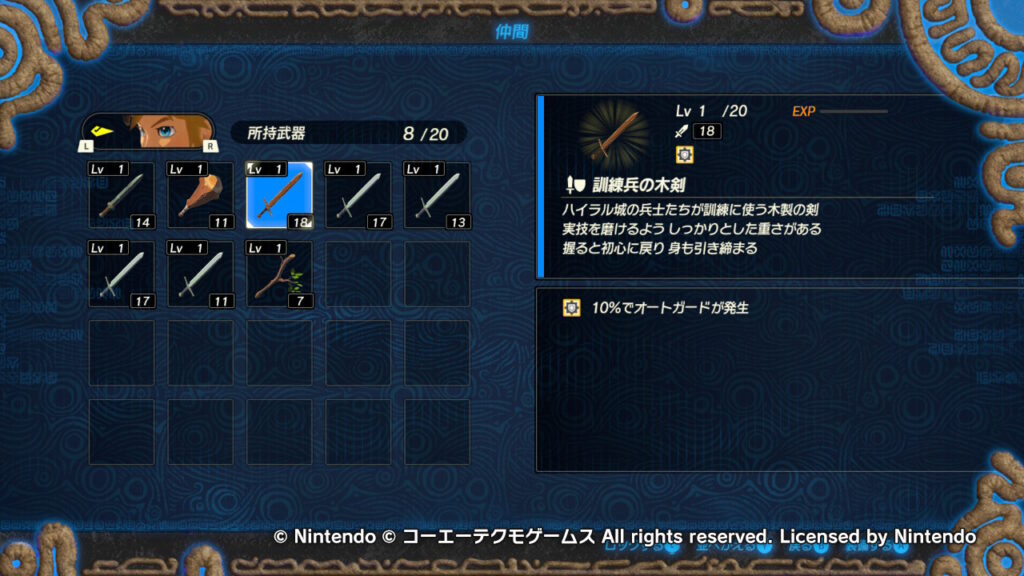
Task: Choose the steel sword with 11 attack
Action: click(200, 273)
